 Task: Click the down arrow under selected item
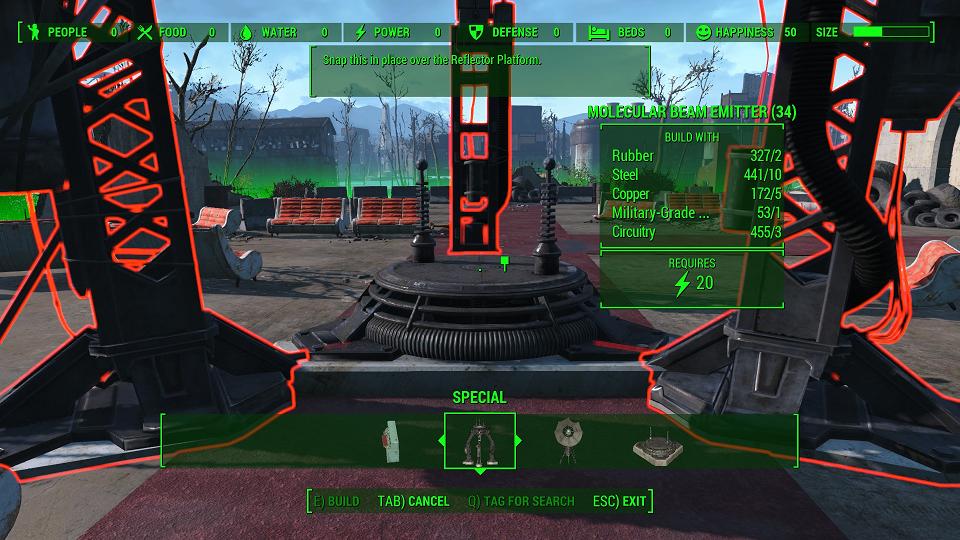[x=480, y=470]
